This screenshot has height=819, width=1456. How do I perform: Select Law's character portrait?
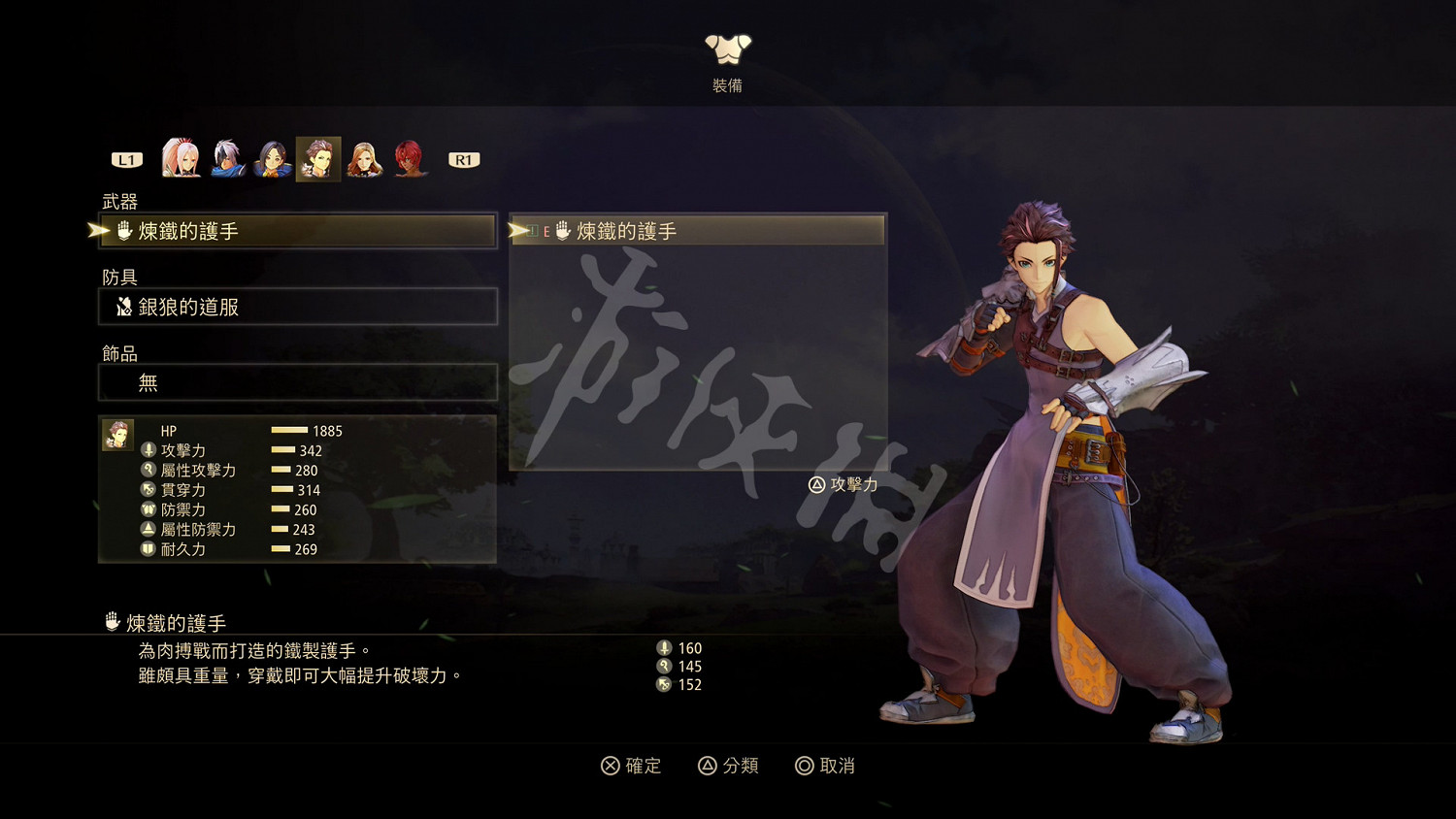(317, 157)
